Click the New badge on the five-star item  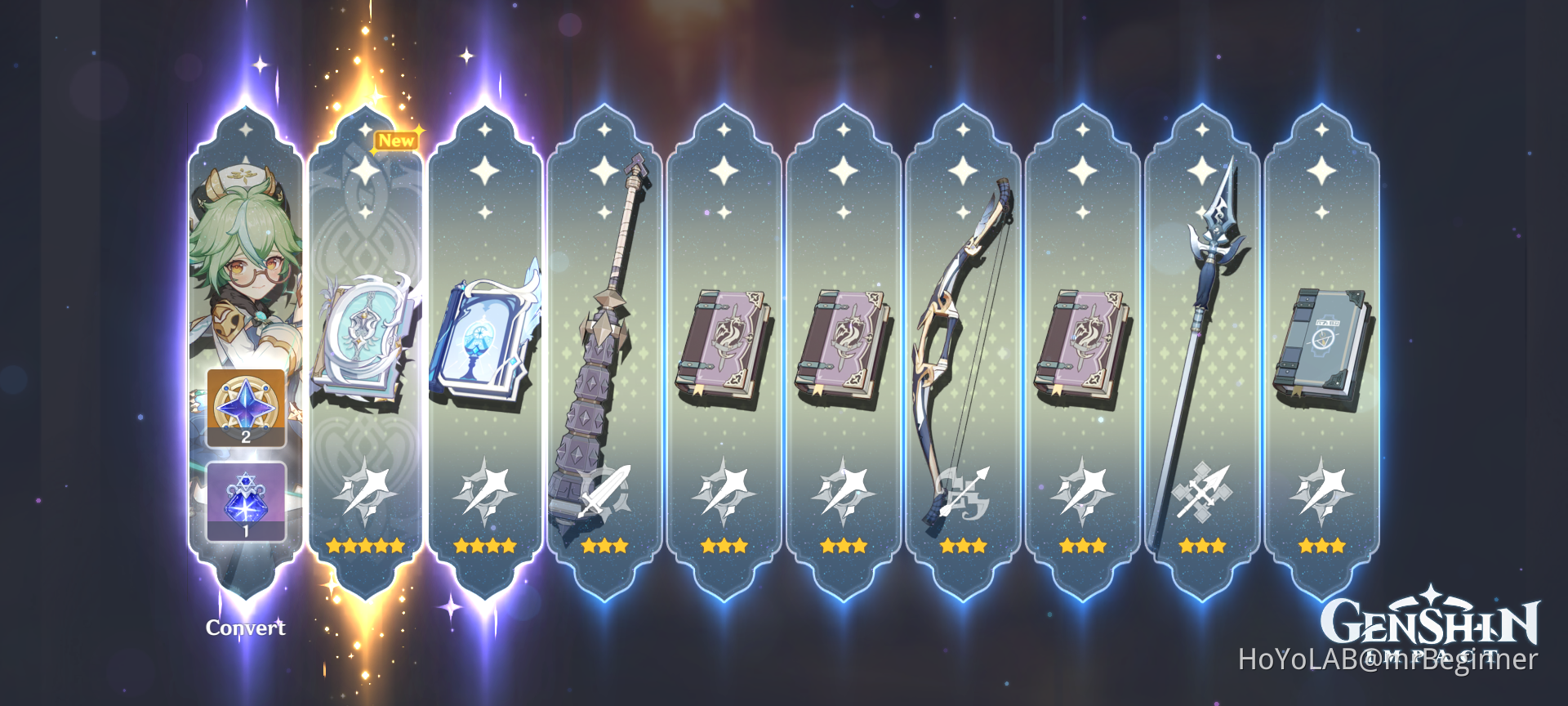click(395, 139)
